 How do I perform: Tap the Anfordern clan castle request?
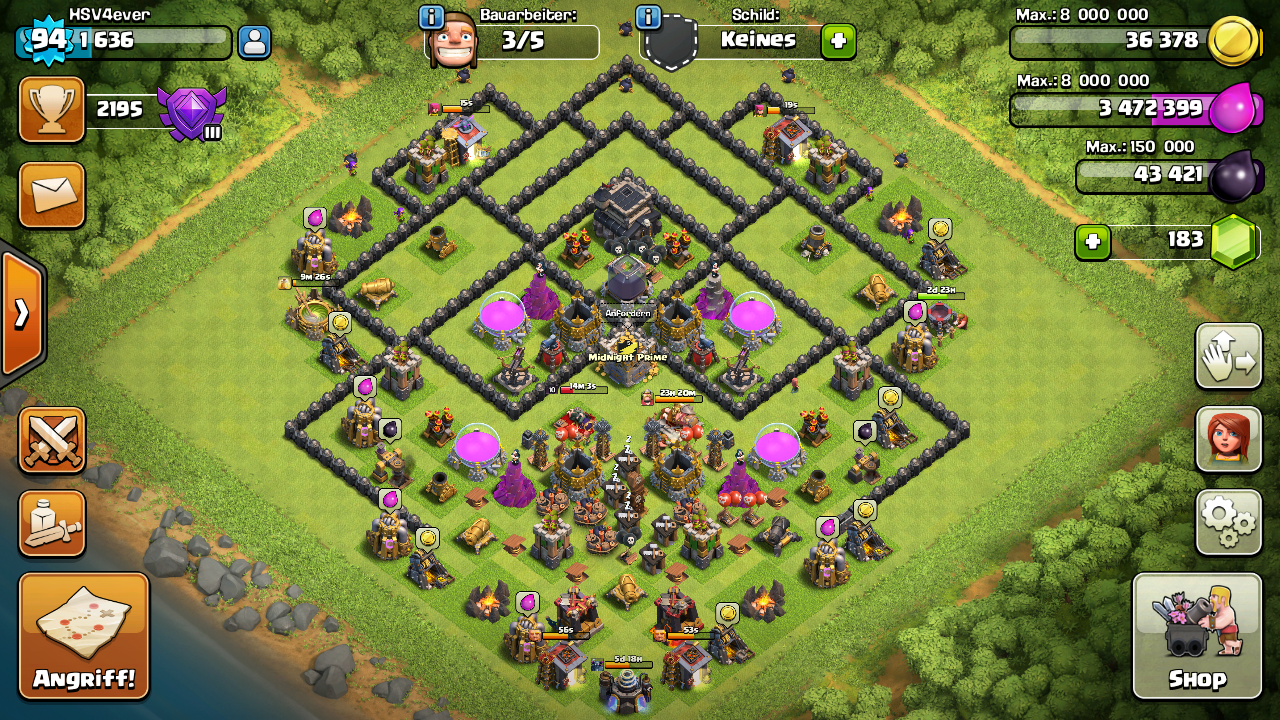click(x=627, y=313)
